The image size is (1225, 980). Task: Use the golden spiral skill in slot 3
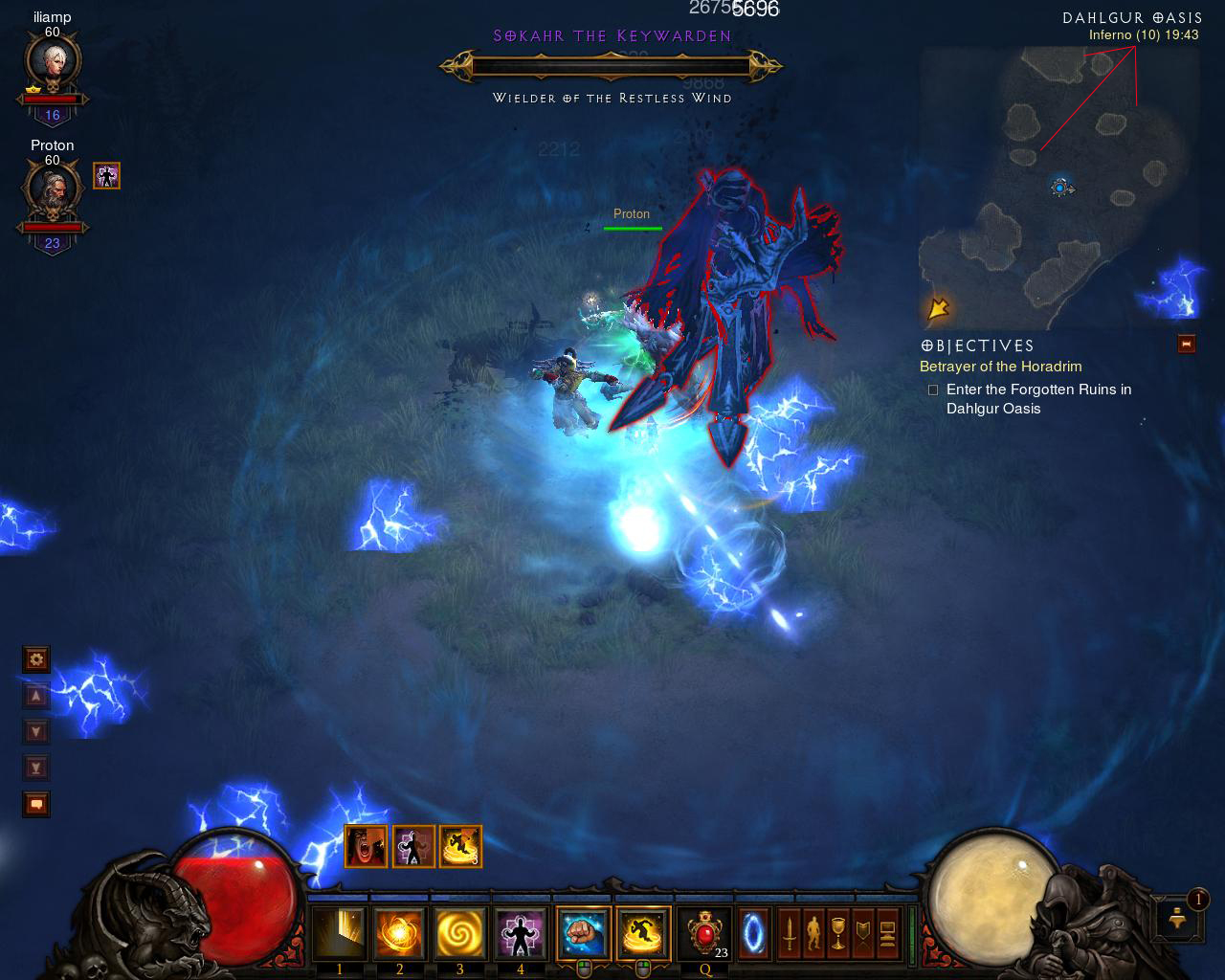[460, 933]
